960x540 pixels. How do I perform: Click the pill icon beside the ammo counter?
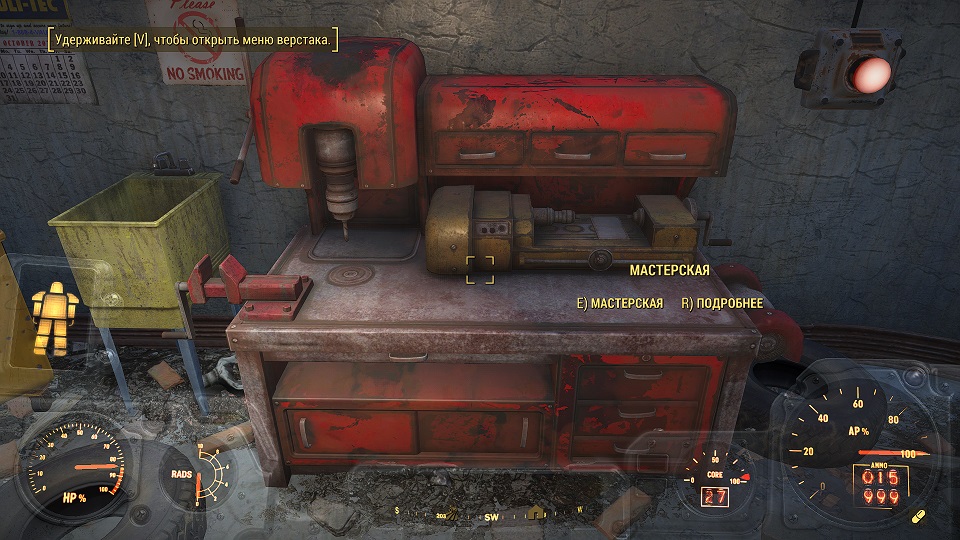[x=919, y=517]
